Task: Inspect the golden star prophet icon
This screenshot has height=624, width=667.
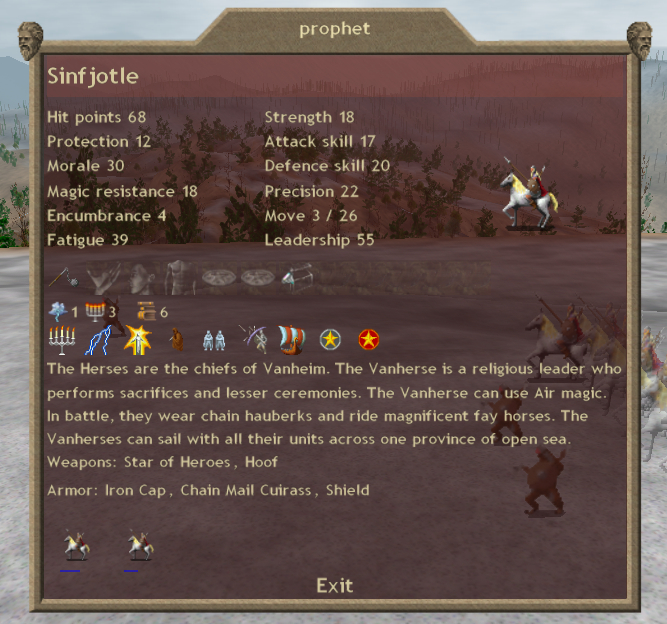Action: (x=135, y=340)
